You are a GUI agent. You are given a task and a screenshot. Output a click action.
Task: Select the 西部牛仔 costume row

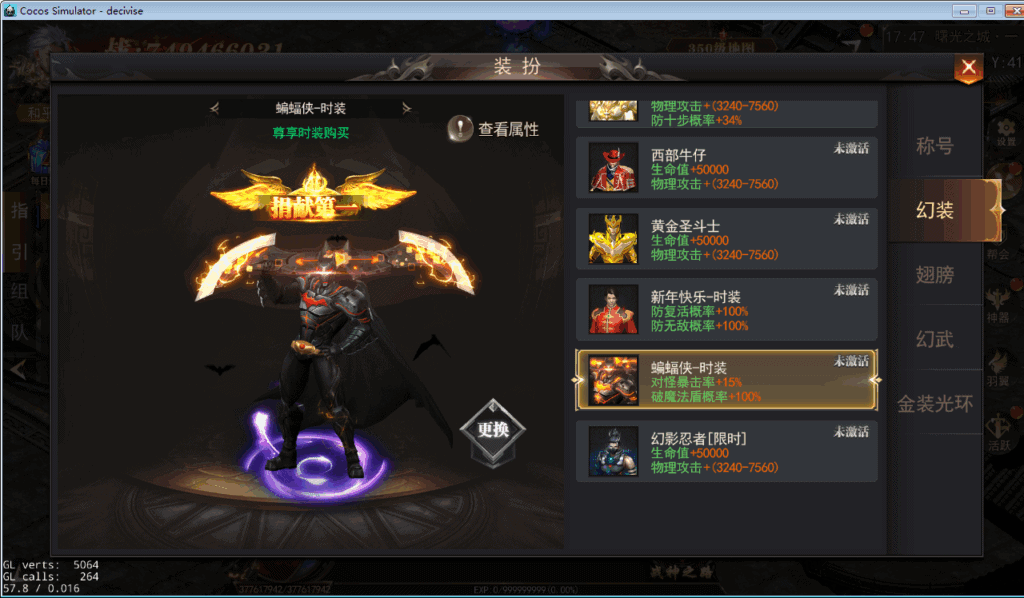(727, 167)
